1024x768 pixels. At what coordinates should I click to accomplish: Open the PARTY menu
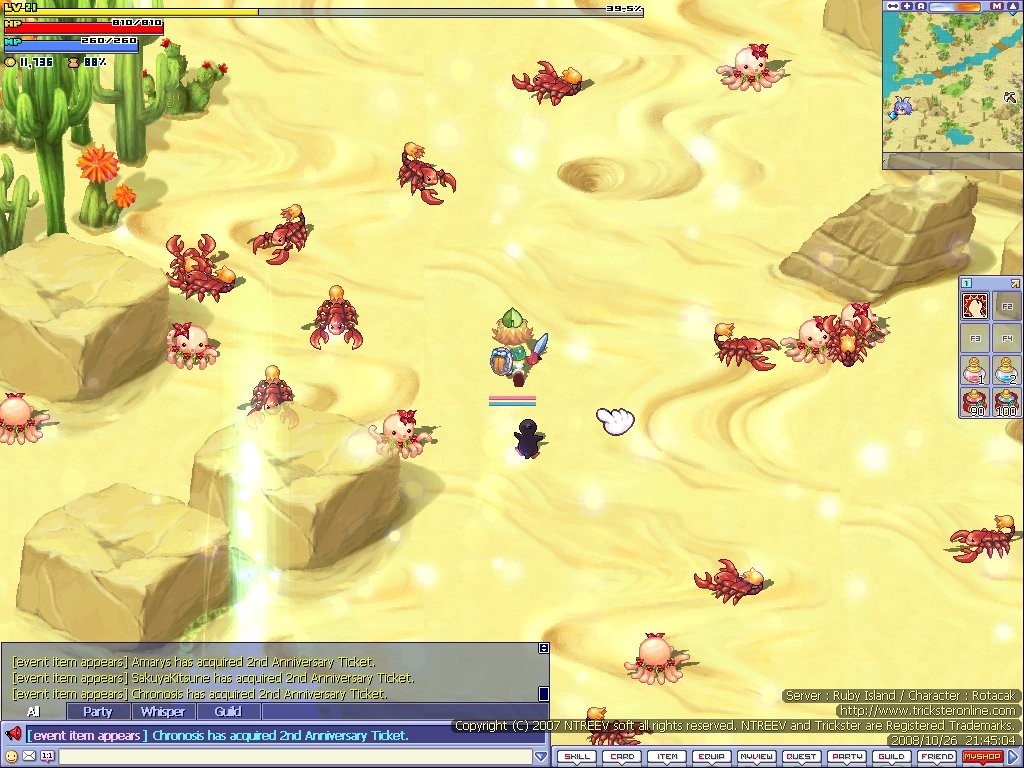pyautogui.click(x=847, y=757)
